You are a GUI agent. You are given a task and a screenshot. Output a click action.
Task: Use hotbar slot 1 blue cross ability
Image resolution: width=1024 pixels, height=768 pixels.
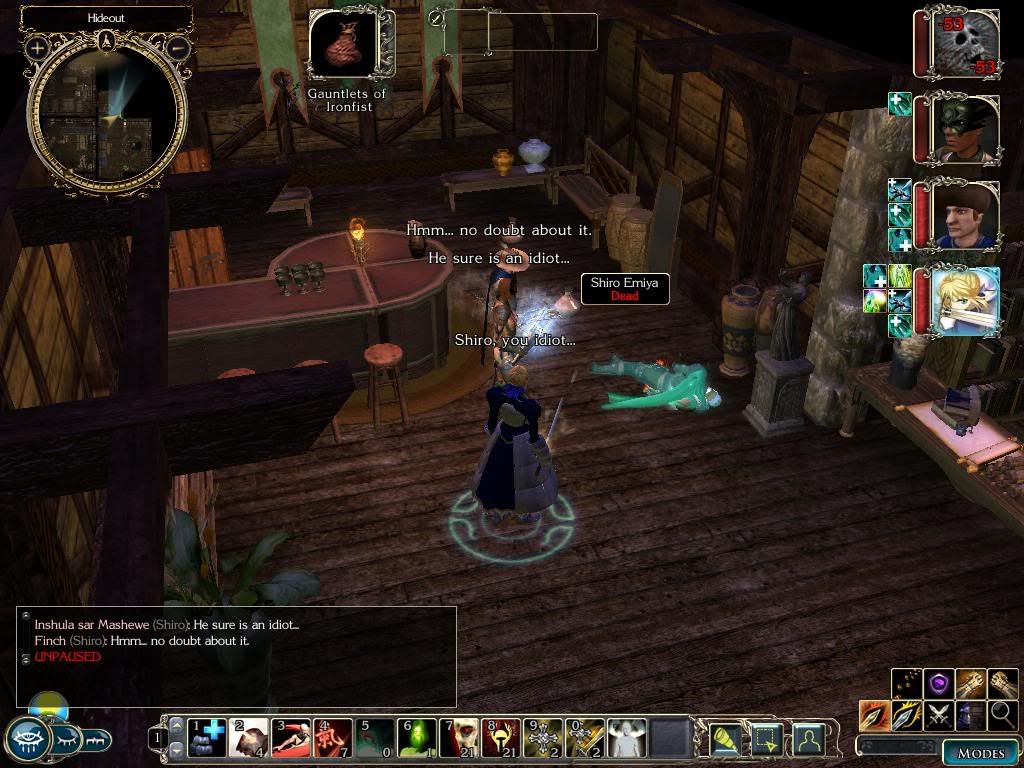(x=207, y=738)
